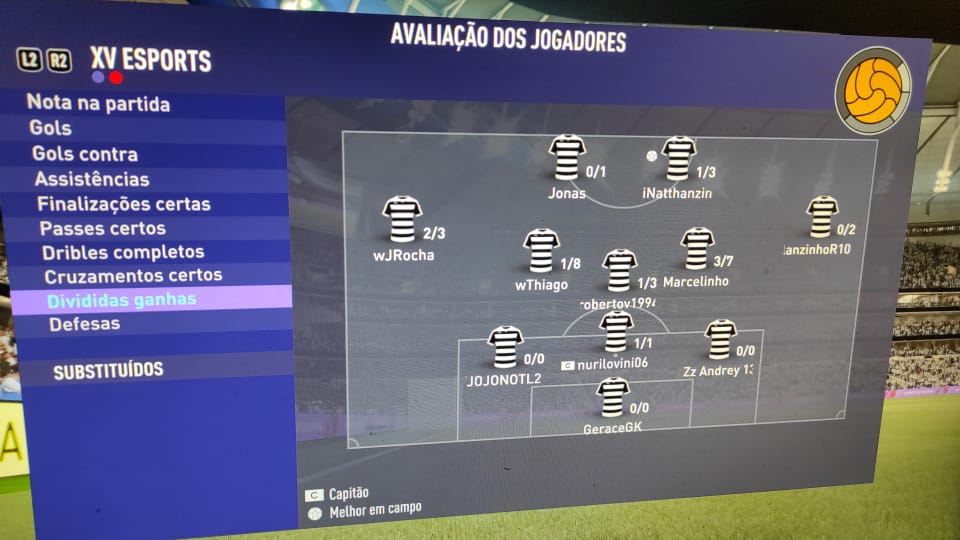
Task: Select the highlighted Divididas ganhas entry
Action: (121, 300)
